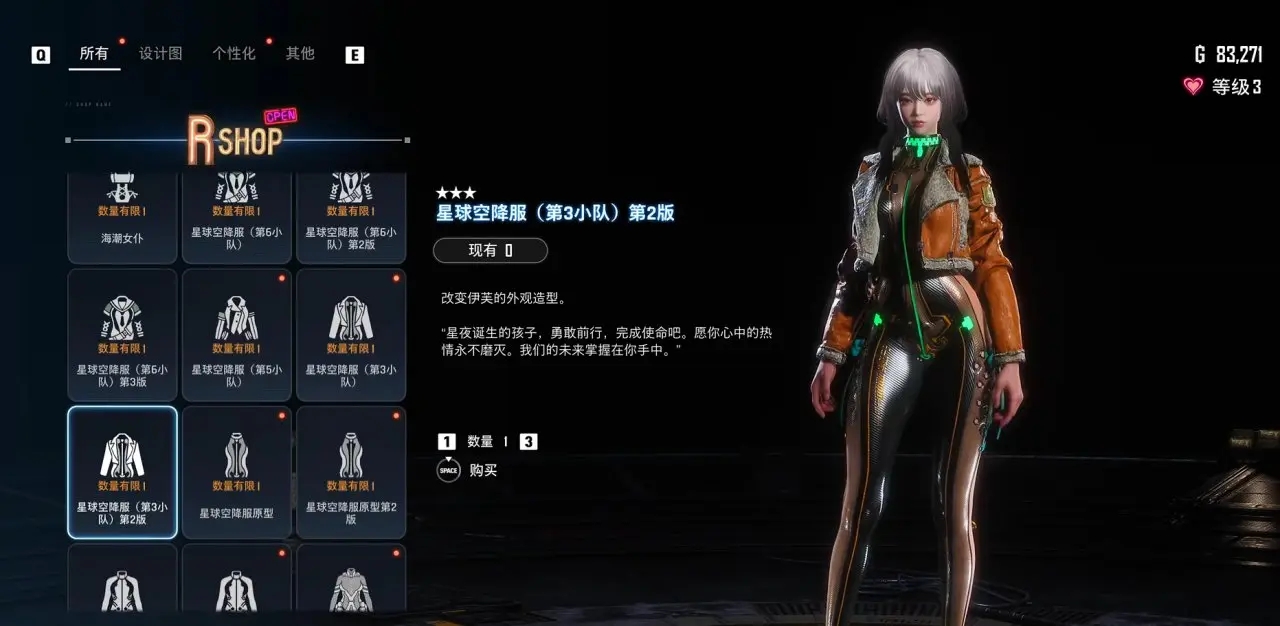
Task: Switch to the 所有 tab
Action: tap(94, 54)
